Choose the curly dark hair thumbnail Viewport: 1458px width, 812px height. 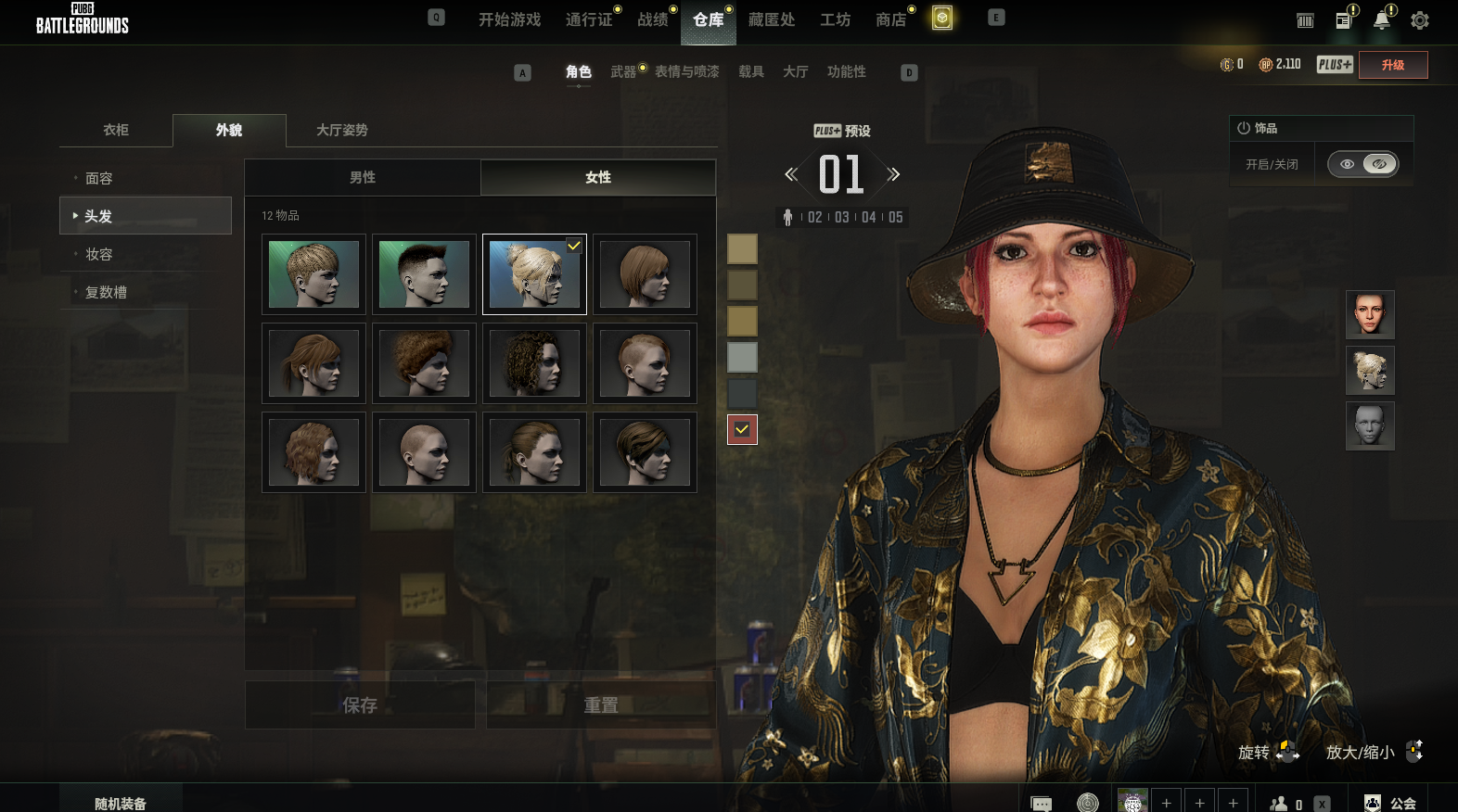(x=534, y=363)
